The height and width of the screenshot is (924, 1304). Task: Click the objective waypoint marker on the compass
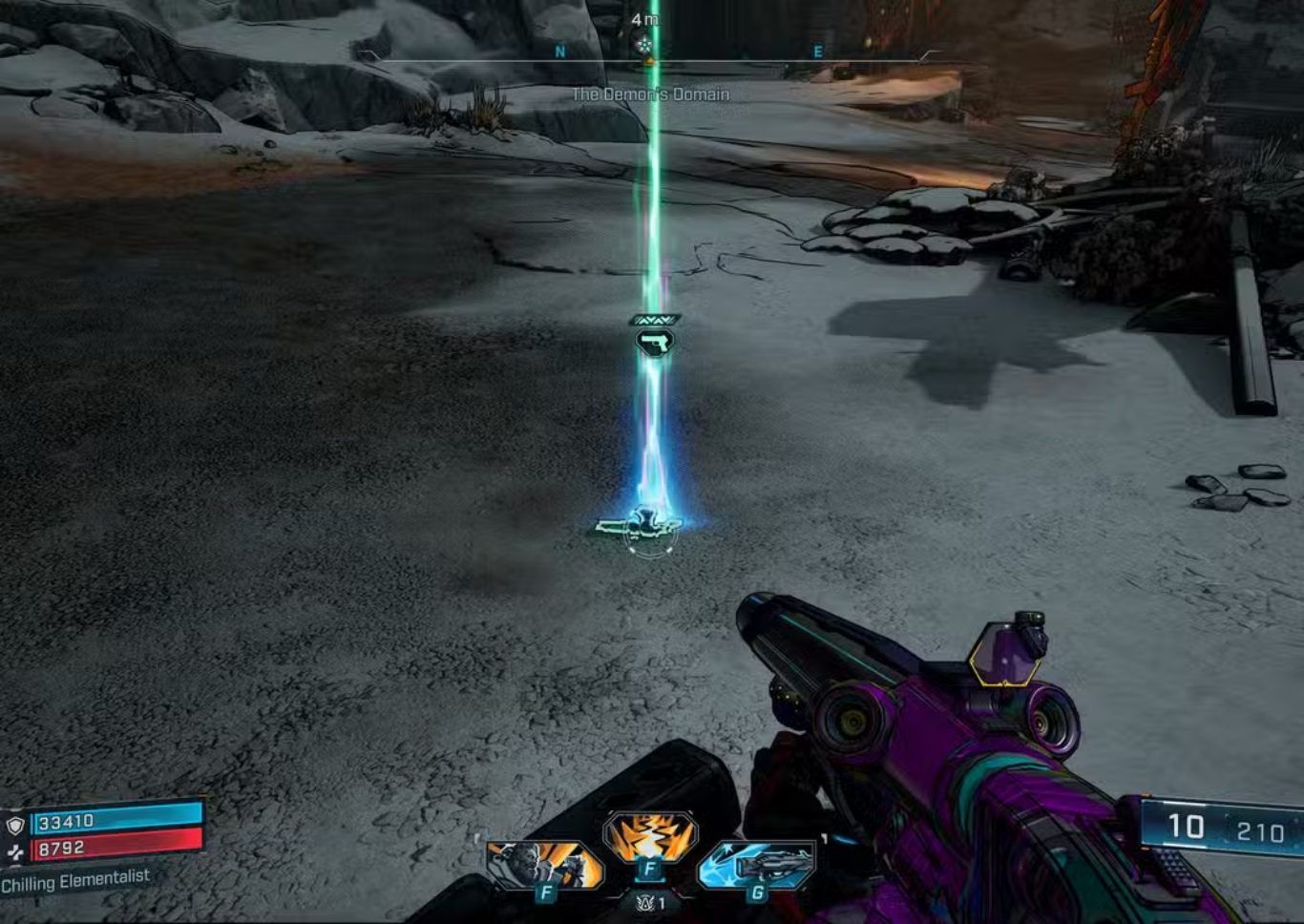[x=644, y=43]
